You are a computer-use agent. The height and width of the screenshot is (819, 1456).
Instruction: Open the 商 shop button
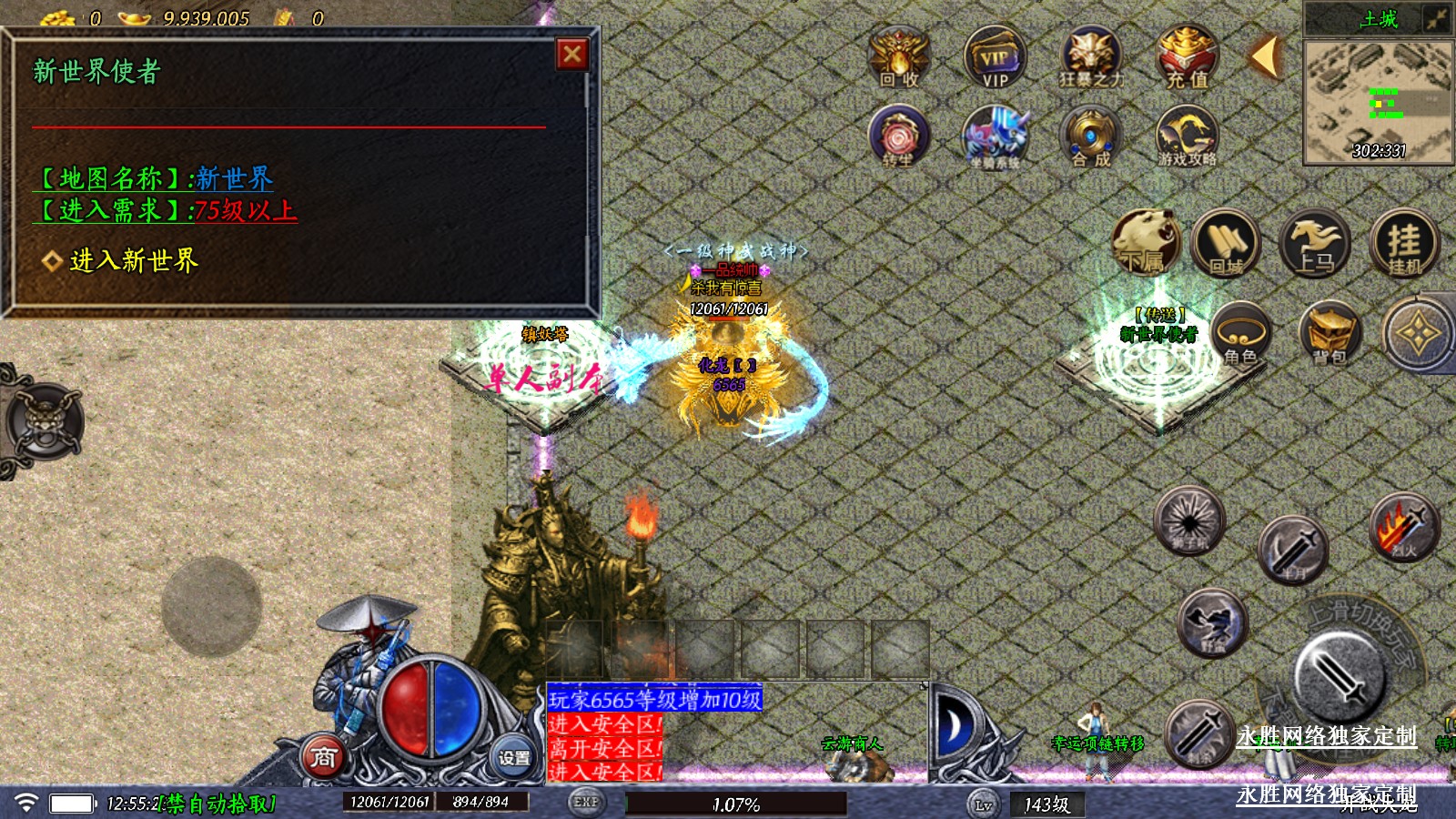click(x=323, y=757)
